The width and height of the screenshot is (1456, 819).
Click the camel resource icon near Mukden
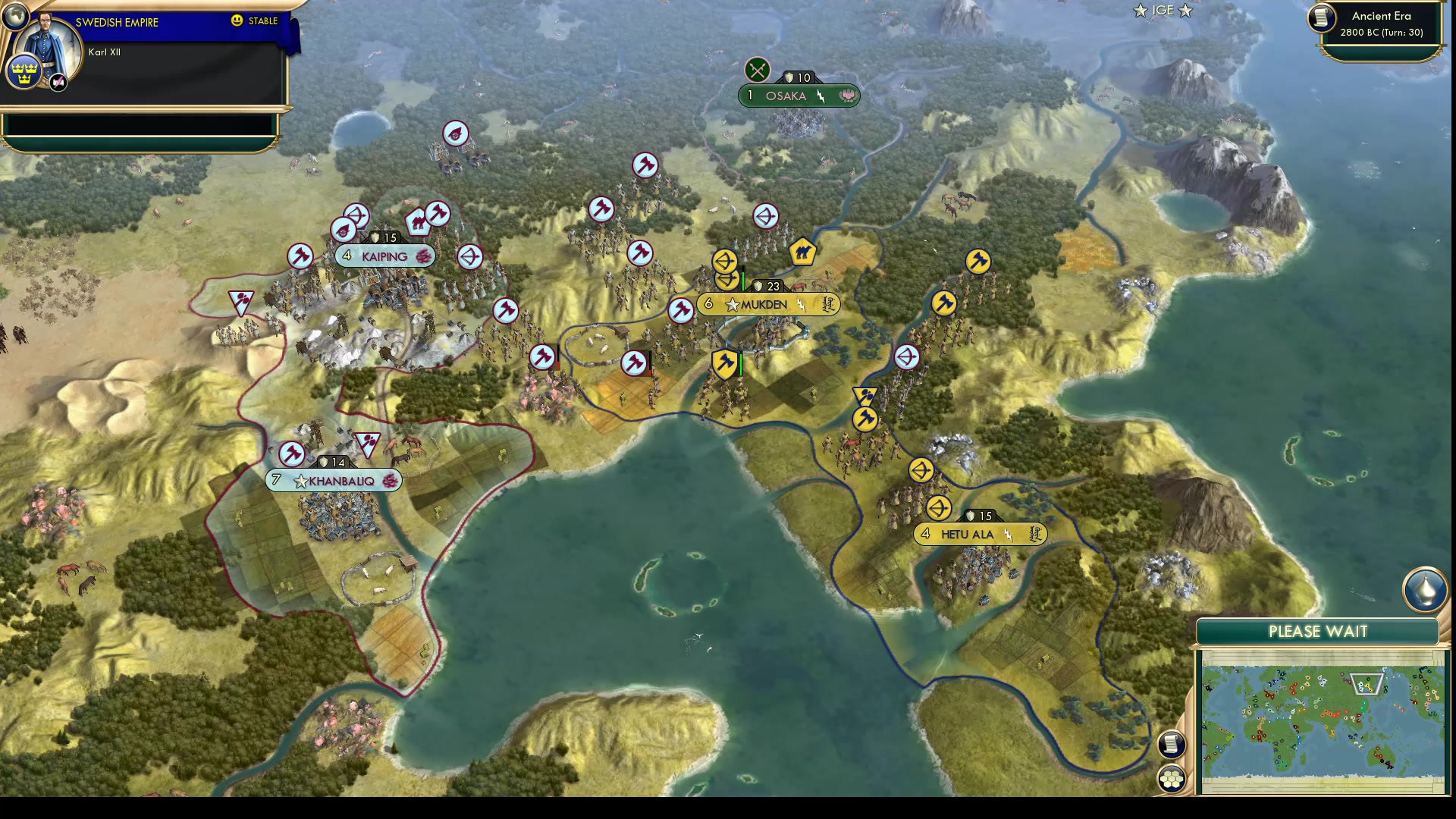803,253
